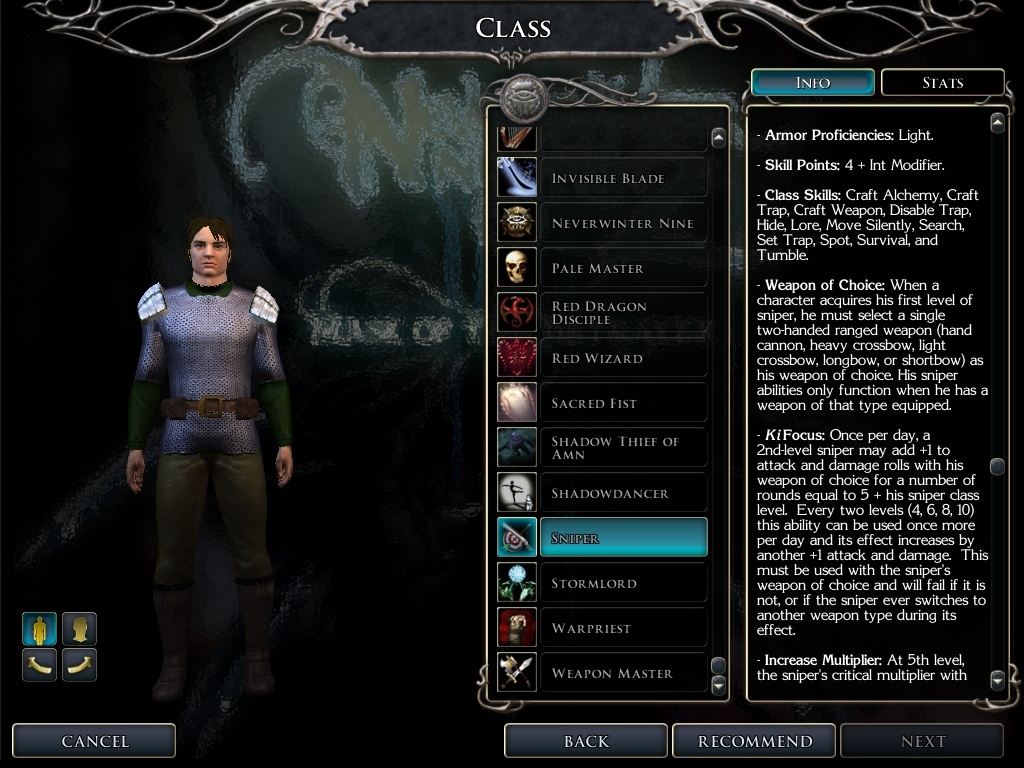The height and width of the screenshot is (768, 1024).
Task: Click the highlighted Sniper class entry
Action: click(622, 538)
